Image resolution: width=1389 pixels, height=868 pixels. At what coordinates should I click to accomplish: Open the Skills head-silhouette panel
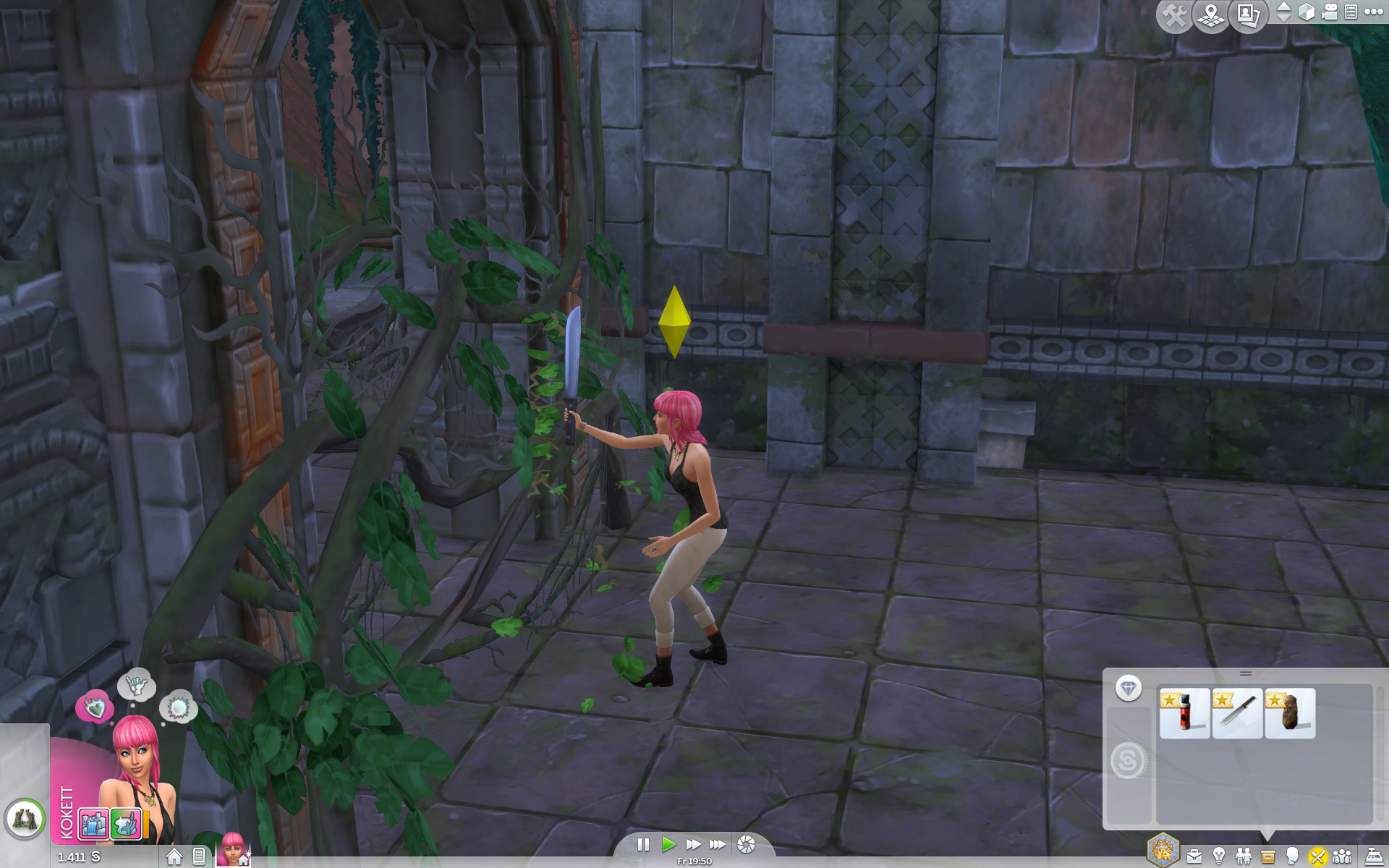click(1292, 857)
